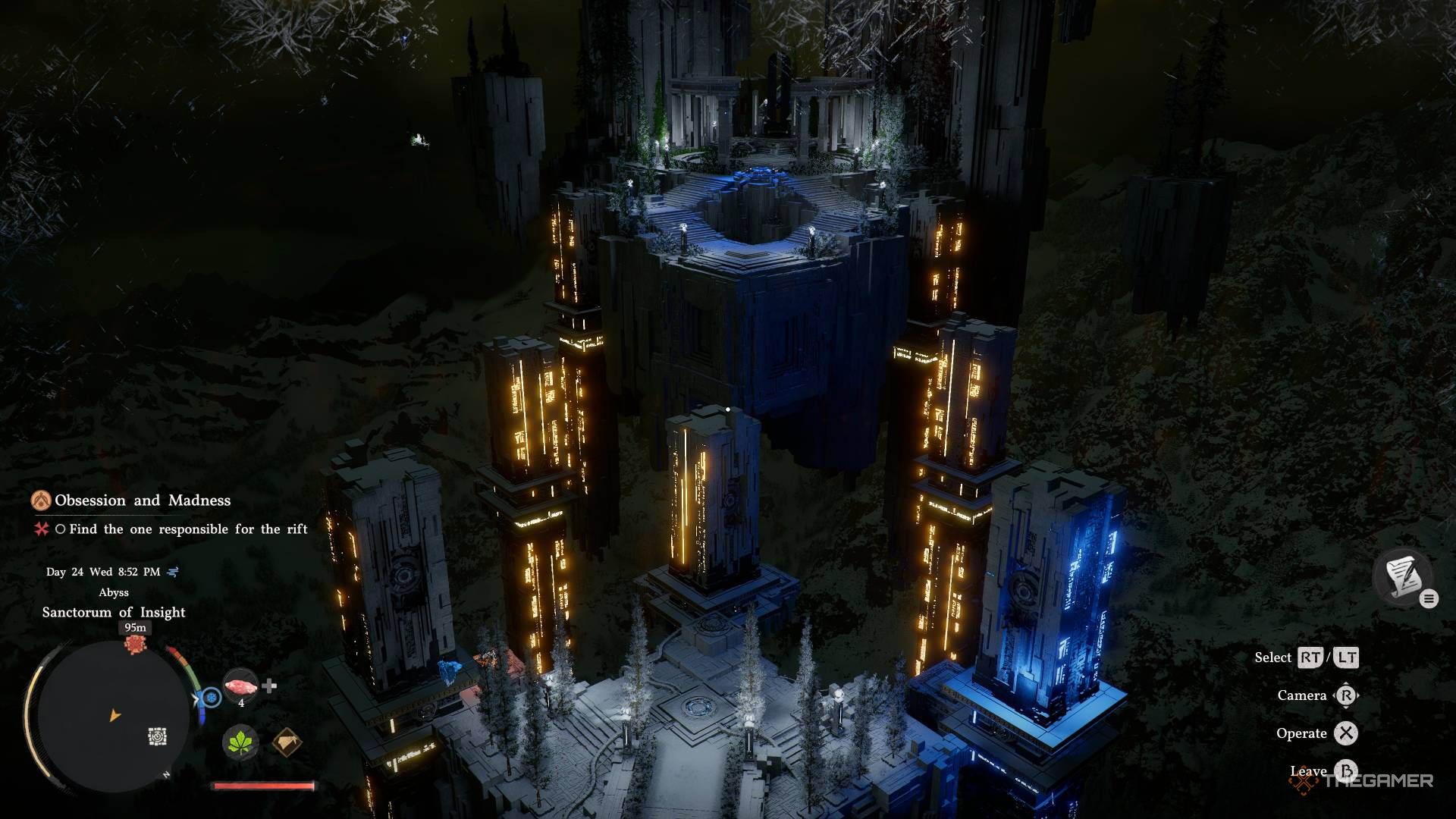Image resolution: width=1456 pixels, height=819 pixels.
Task: Click the square ruin marker on minimap
Action: coord(157,736)
